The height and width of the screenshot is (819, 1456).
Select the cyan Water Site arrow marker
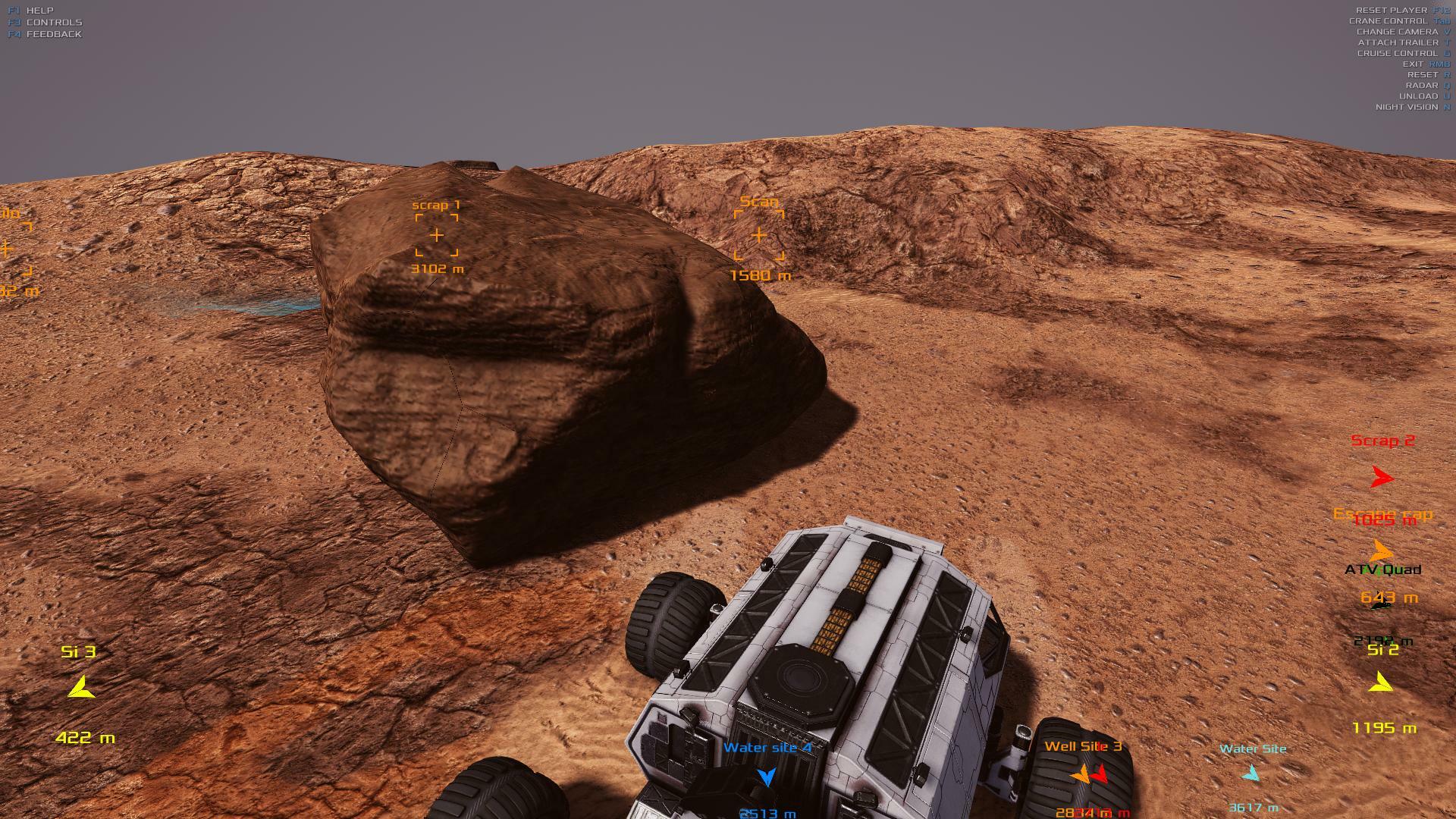point(1250,774)
